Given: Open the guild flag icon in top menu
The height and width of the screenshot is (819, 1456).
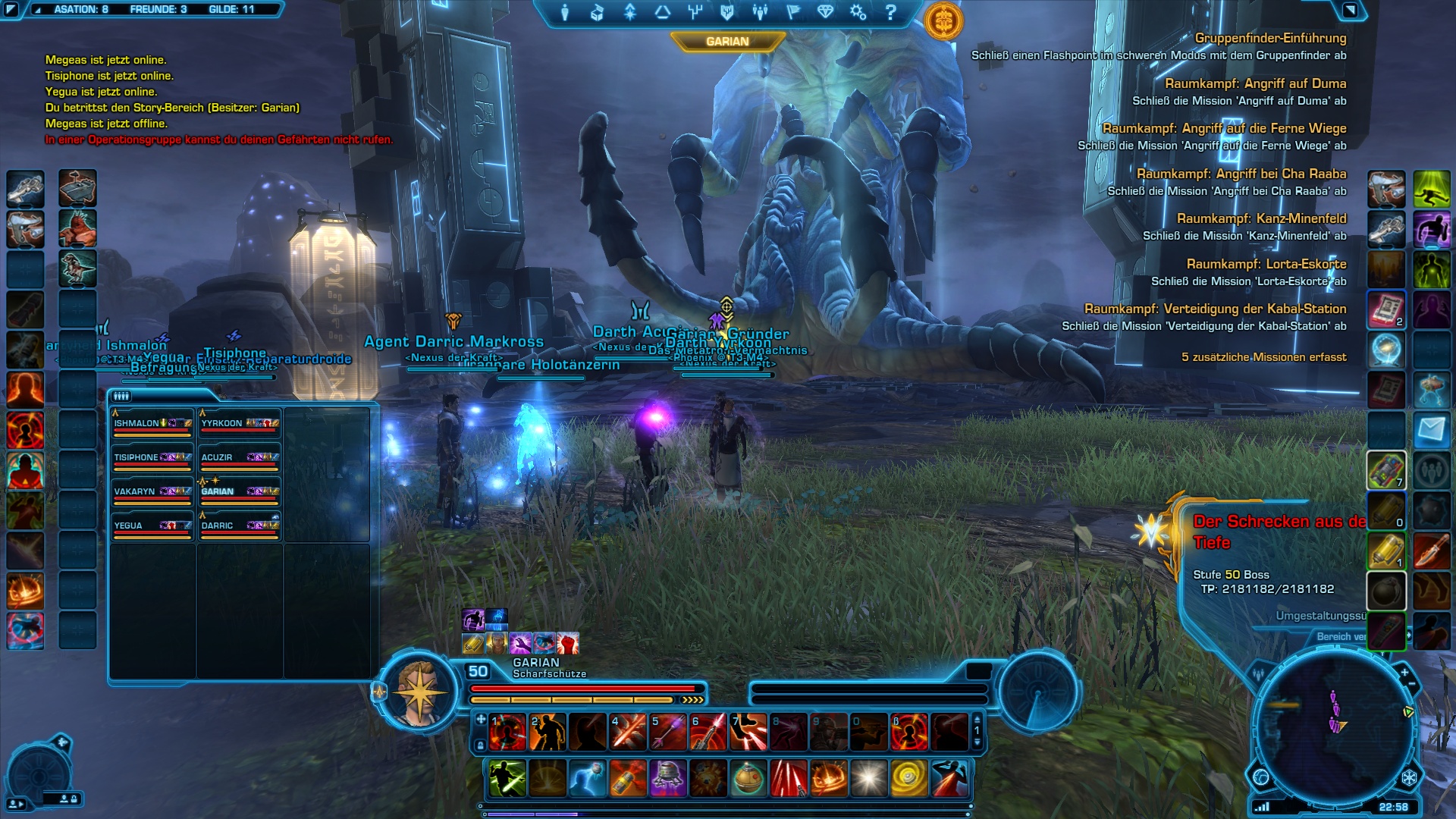Looking at the screenshot, I should coord(793,12).
